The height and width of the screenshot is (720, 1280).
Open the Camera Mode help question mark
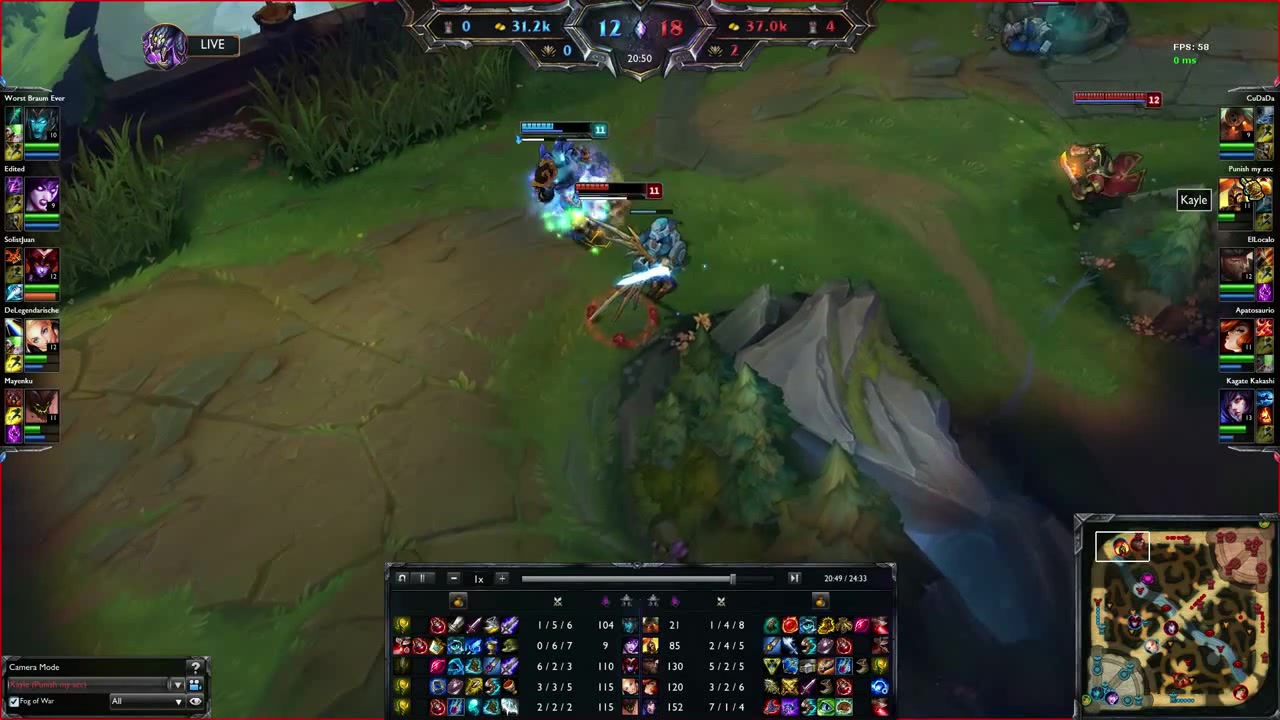tap(196, 667)
